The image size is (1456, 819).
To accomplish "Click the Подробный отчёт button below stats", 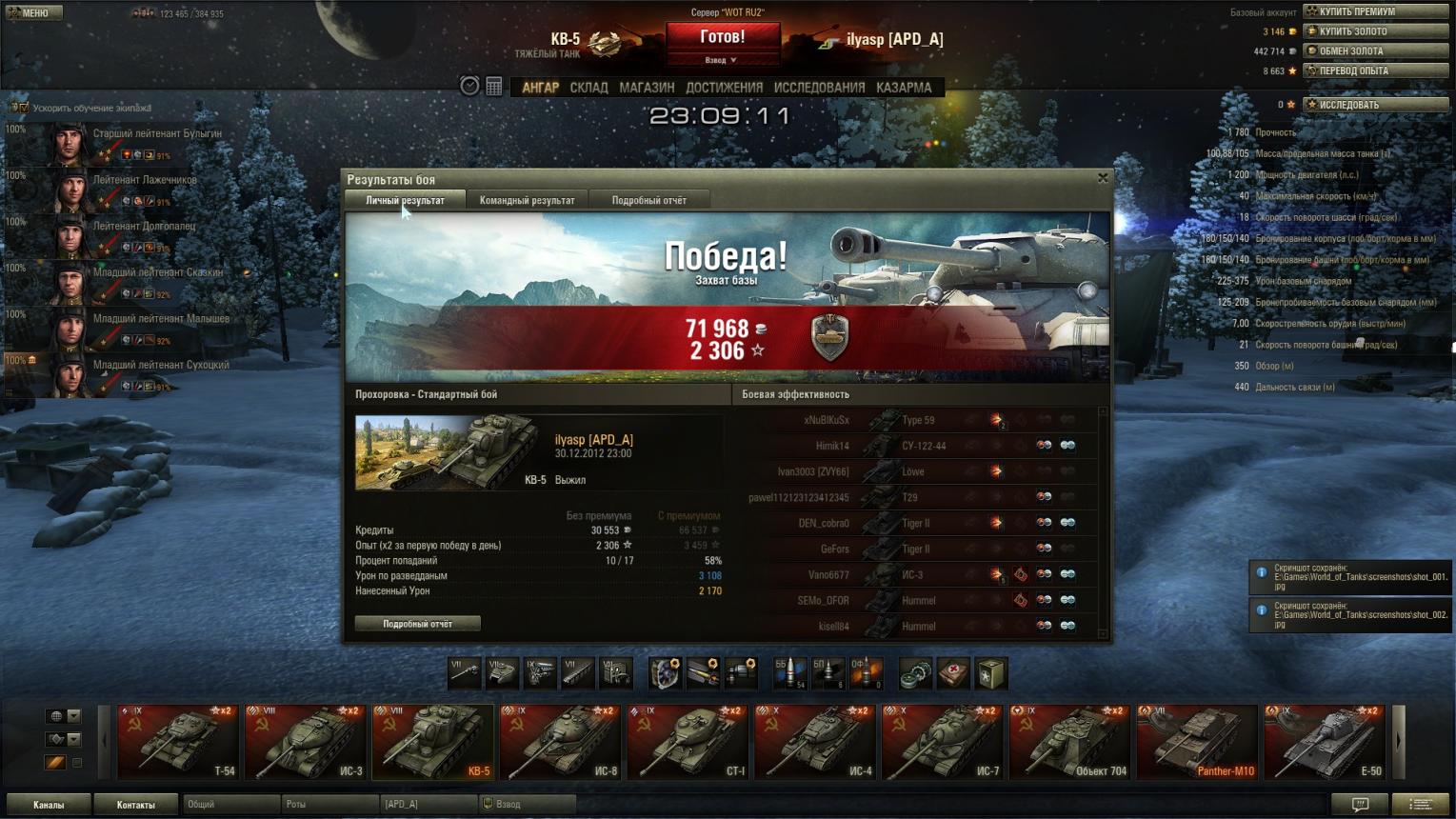I will point(417,624).
